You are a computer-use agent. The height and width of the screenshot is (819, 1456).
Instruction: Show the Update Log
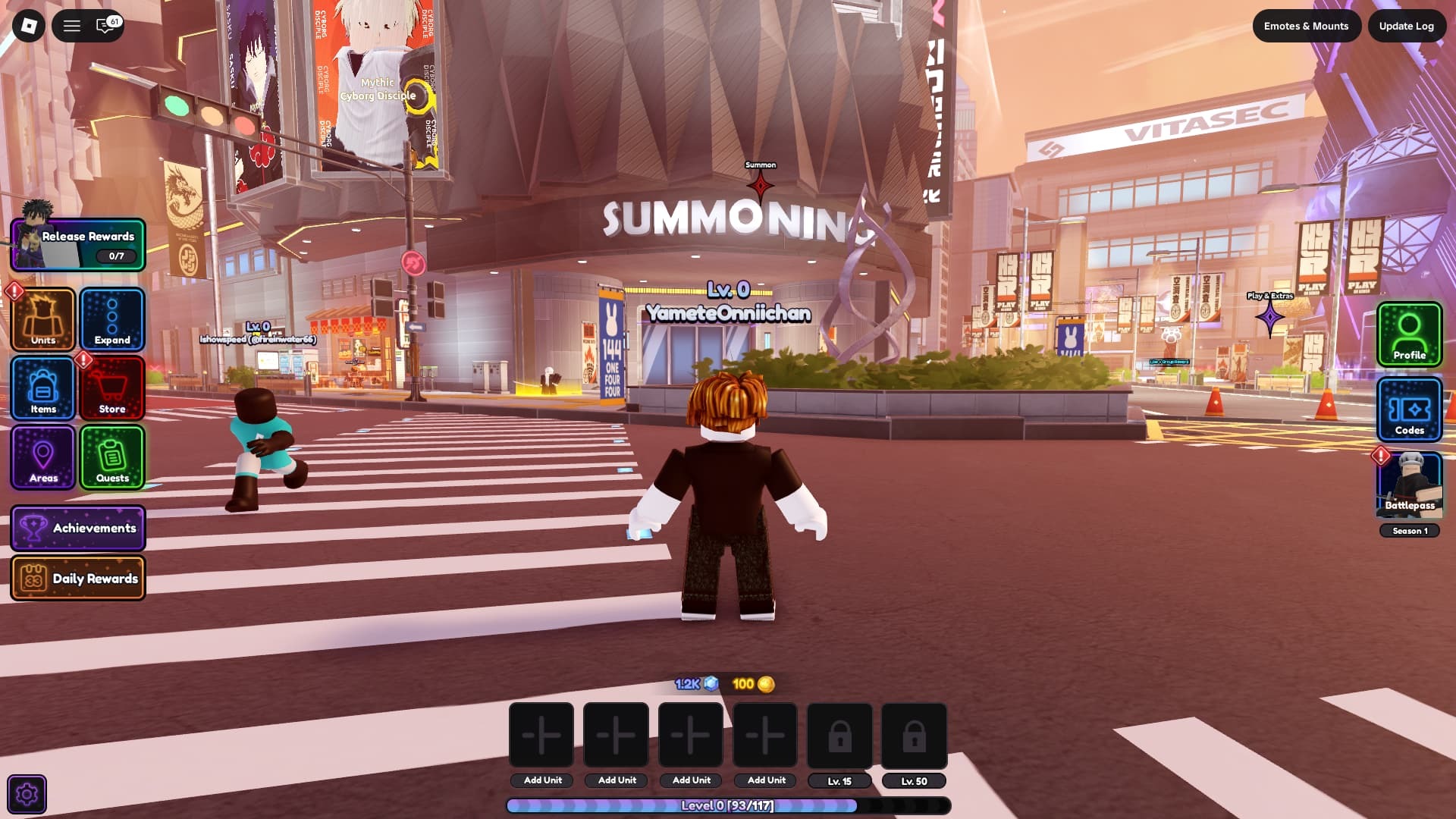[1406, 26]
